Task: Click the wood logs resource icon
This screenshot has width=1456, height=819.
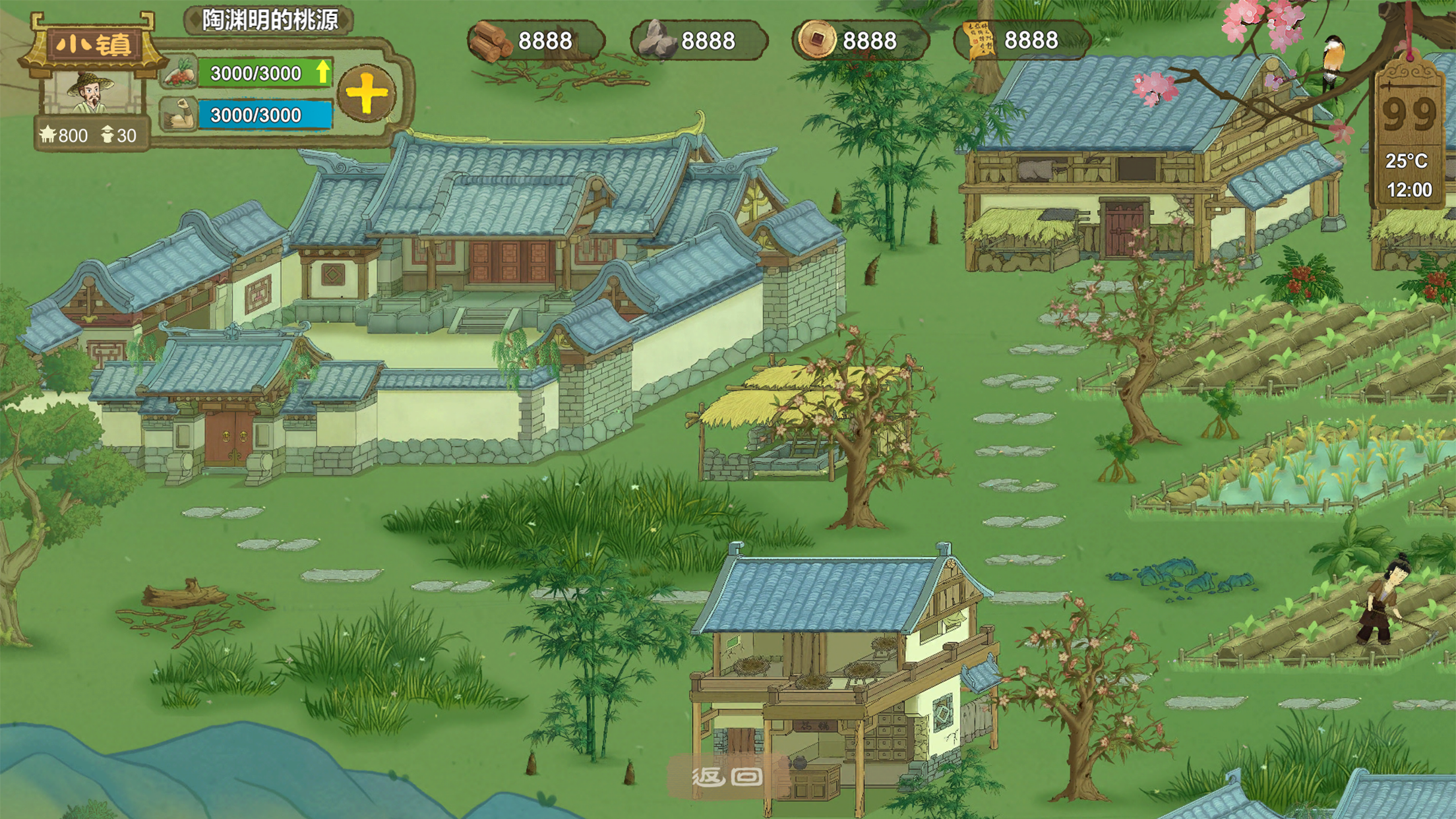Action: tap(491, 41)
